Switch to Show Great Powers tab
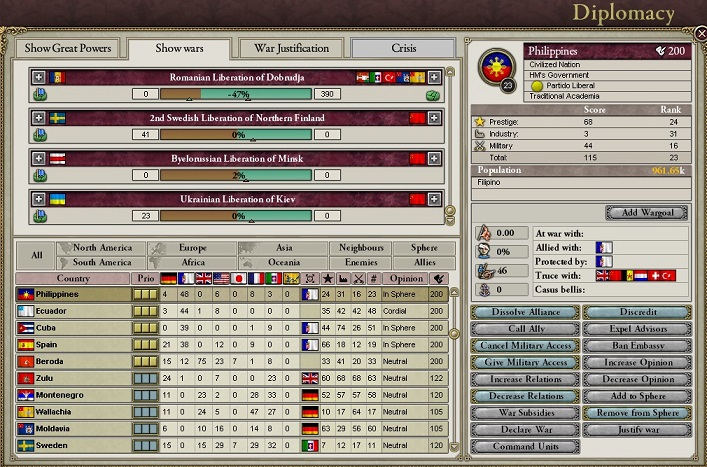The image size is (707, 467). (x=67, y=48)
